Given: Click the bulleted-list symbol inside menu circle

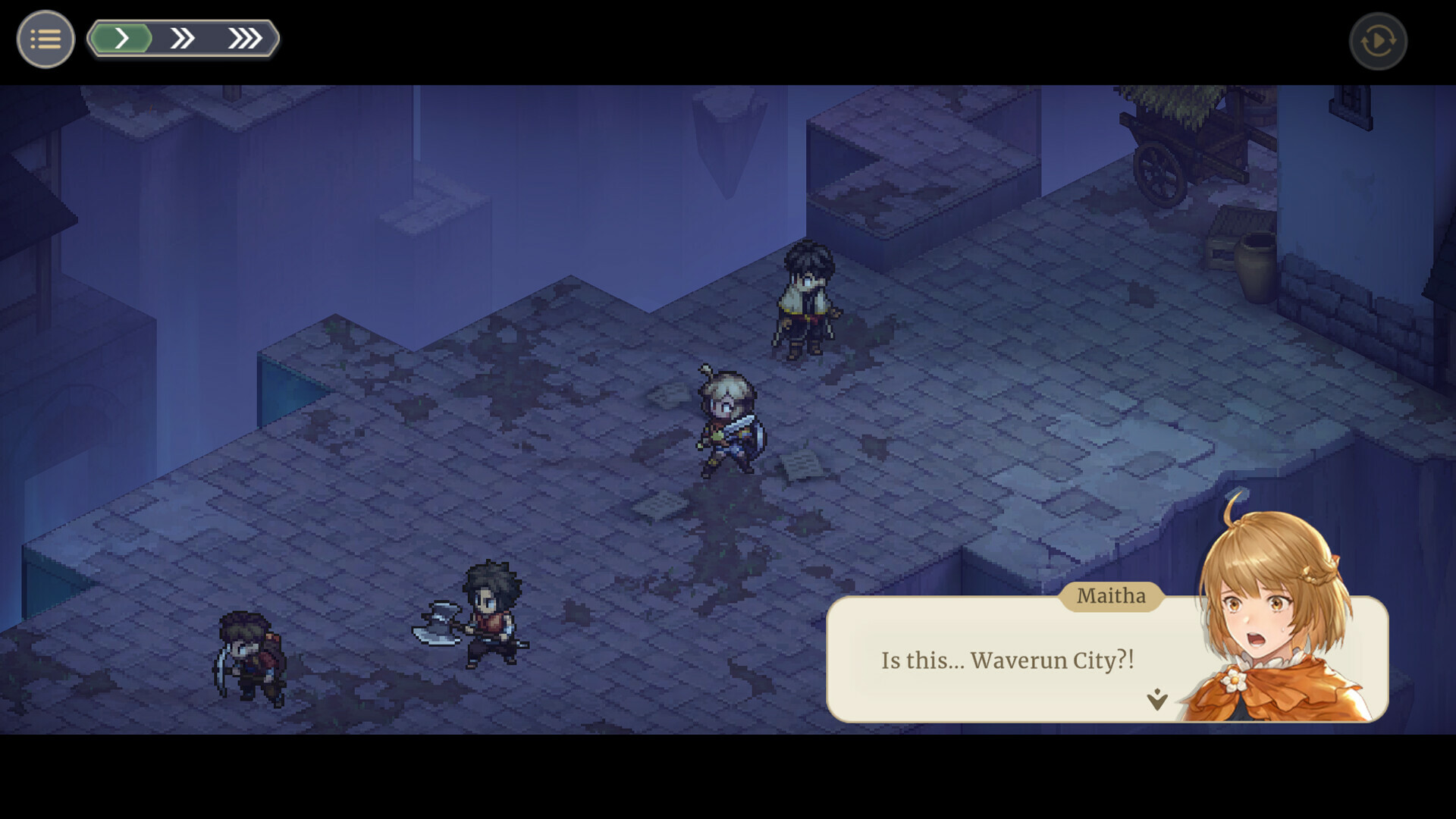Looking at the screenshot, I should 45,39.
